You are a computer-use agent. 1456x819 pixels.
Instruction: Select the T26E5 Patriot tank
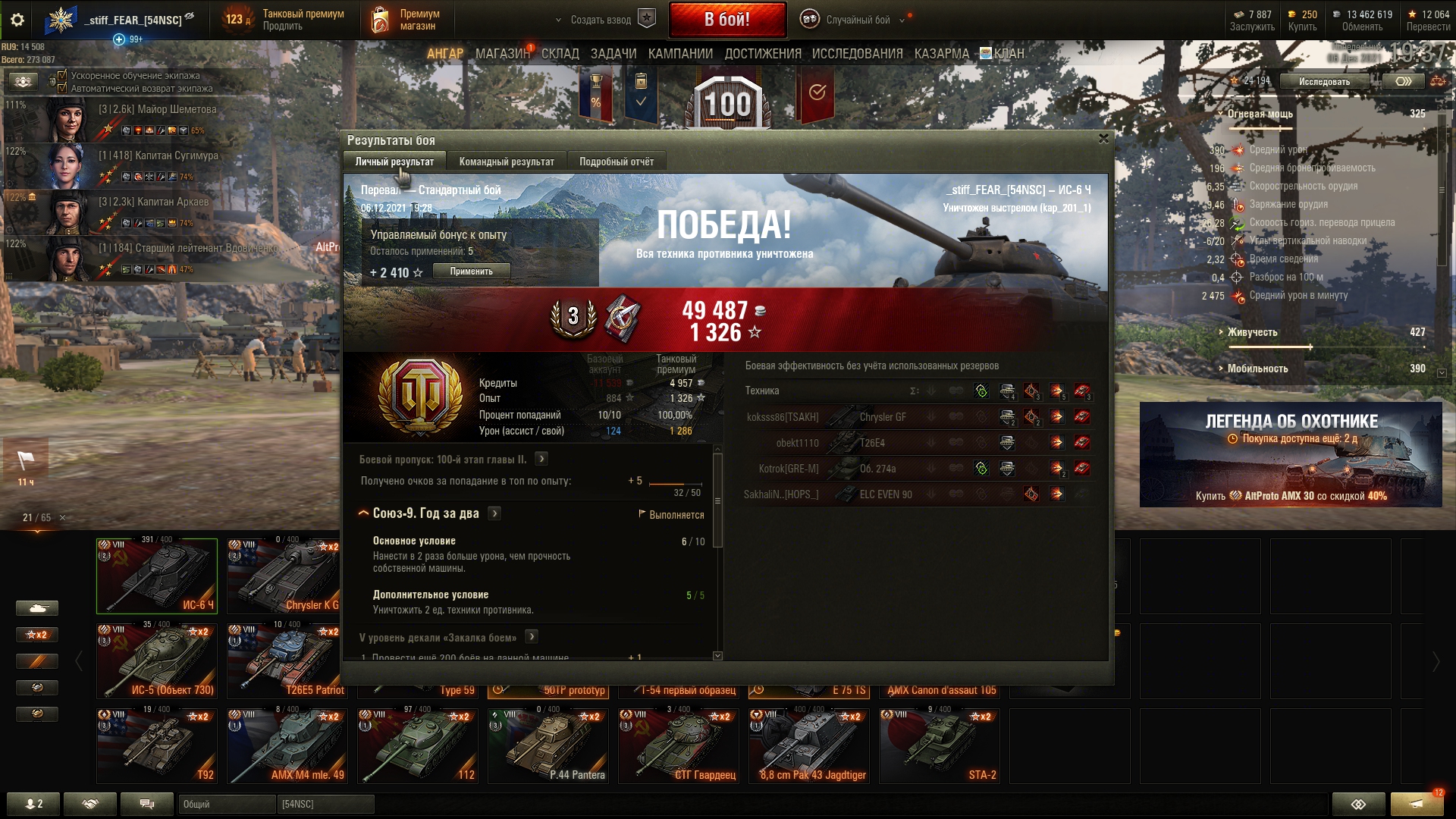(x=287, y=660)
